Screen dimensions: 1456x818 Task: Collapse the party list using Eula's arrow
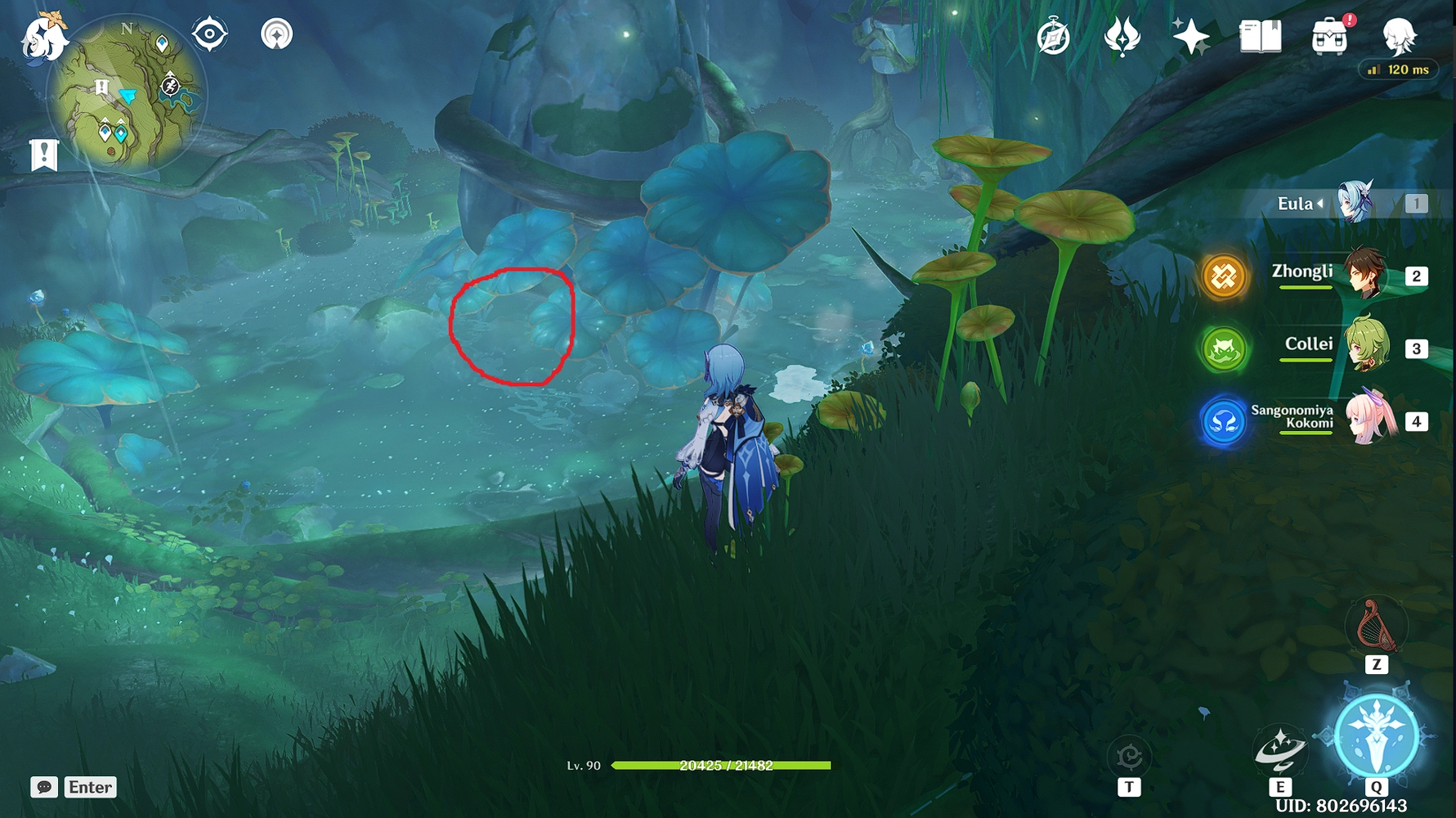pos(1319,204)
